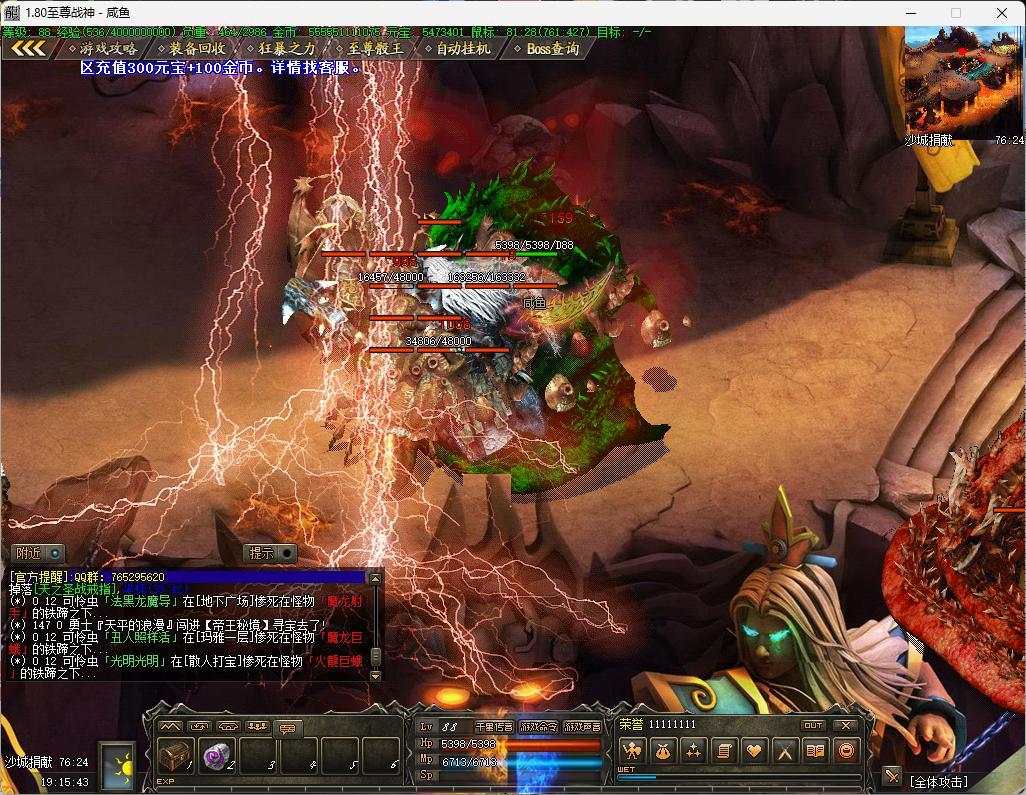Open the bag pouch icon

(x=662, y=750)
